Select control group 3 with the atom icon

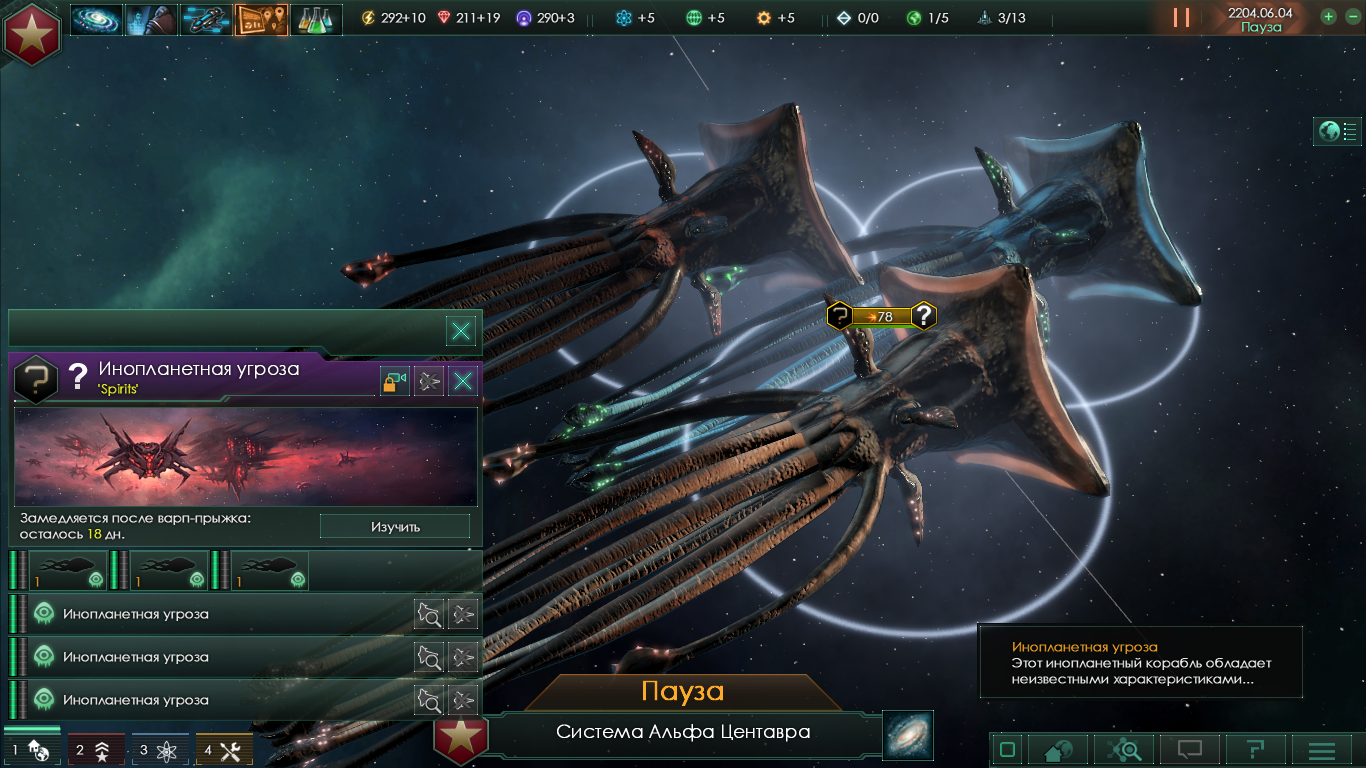click(160, 749)
